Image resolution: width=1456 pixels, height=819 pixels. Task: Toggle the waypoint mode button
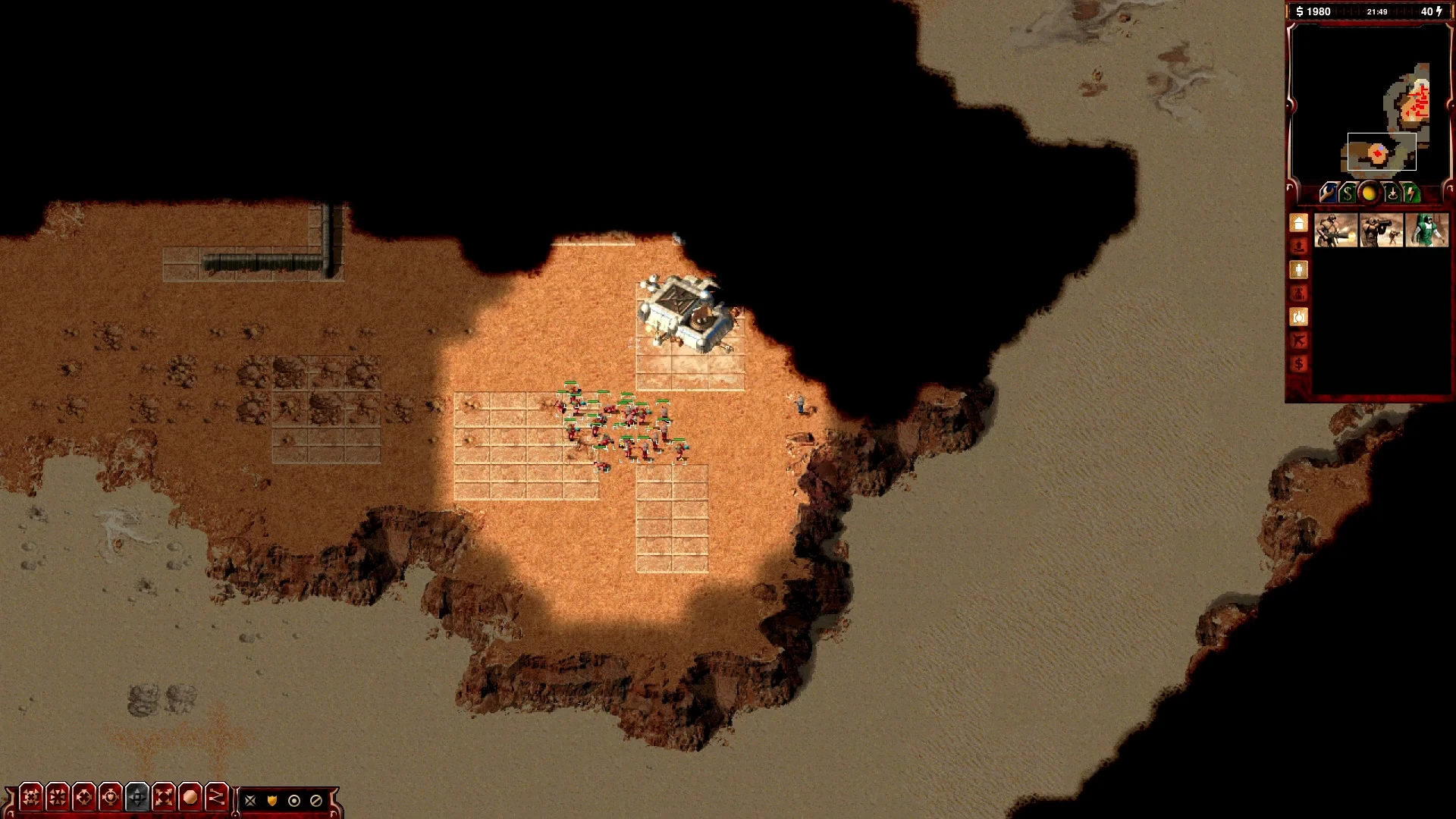(x=217, y=798)
